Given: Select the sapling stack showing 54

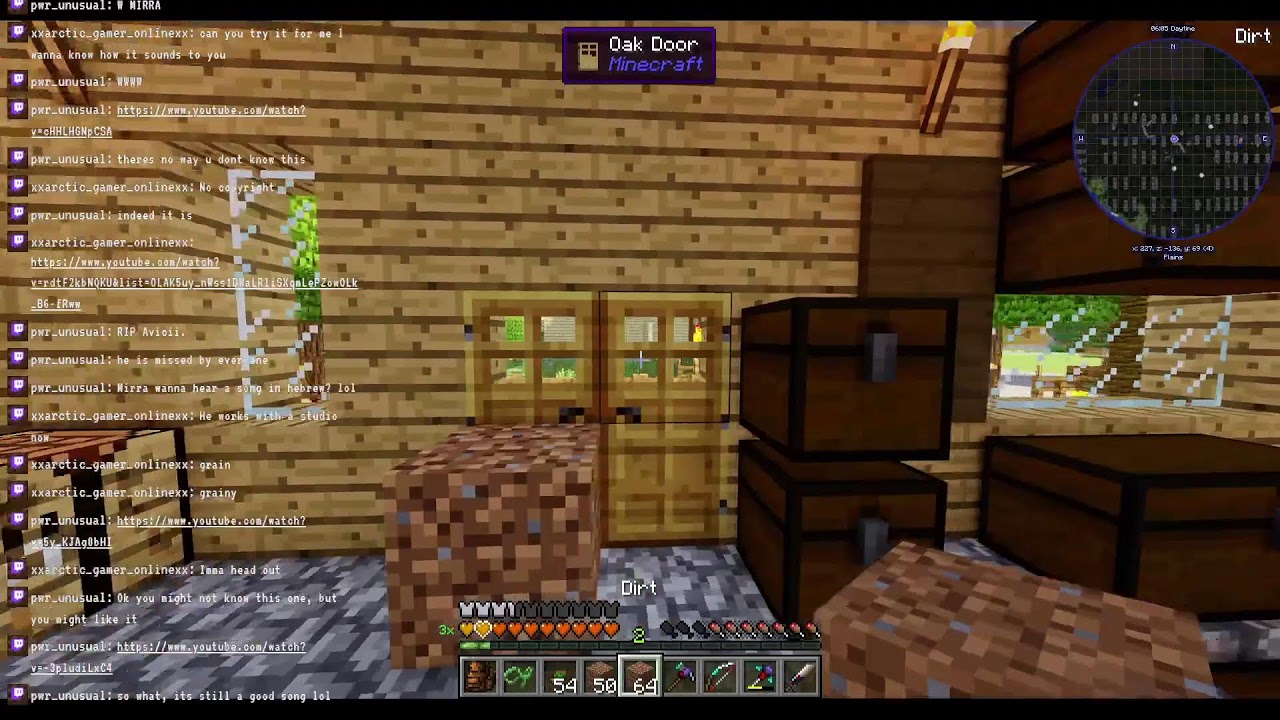Looking at the screenshot, I should pyautogui.click(x=560, y=678).
